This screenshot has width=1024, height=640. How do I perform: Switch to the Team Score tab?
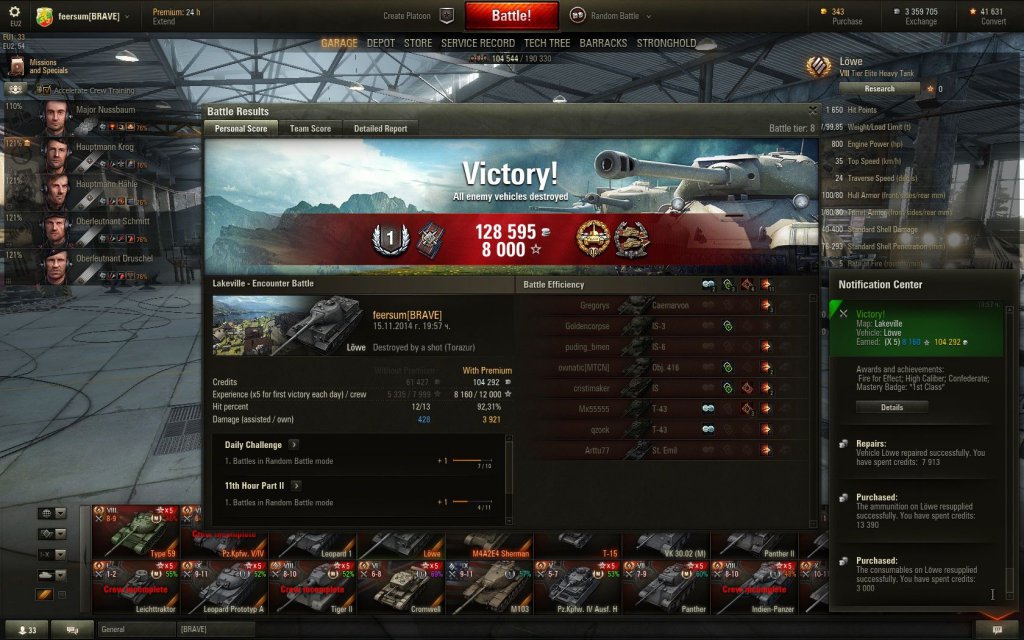(310, 129)
